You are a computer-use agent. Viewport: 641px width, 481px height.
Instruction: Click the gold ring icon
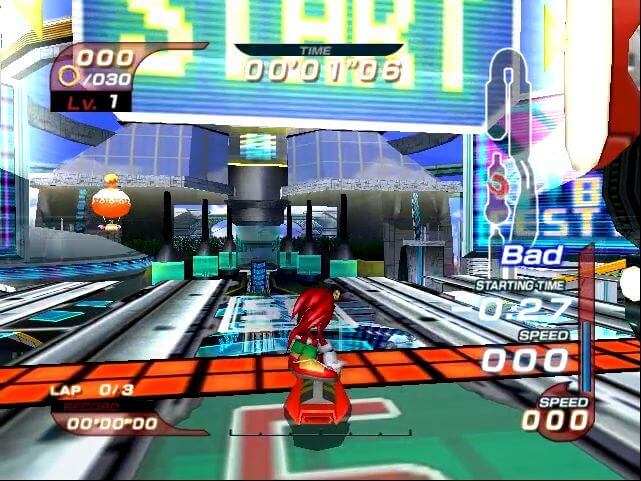68,76
